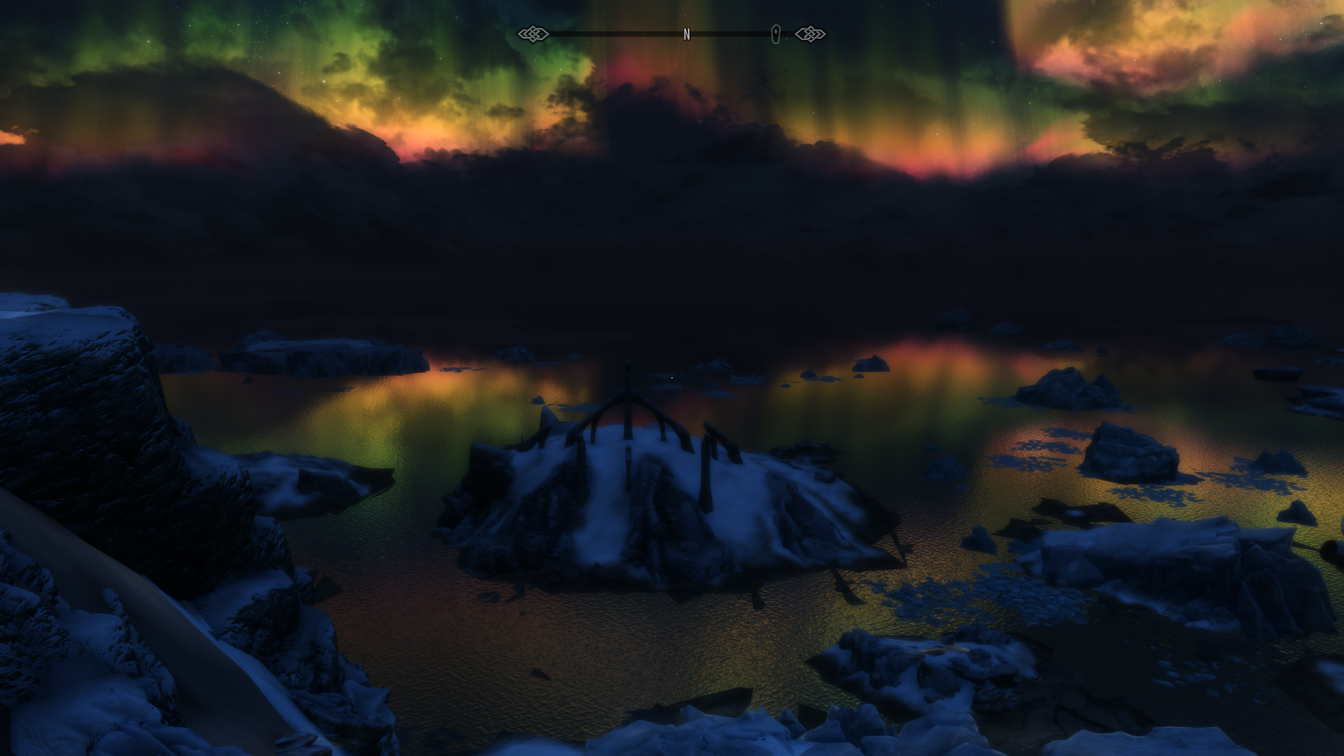Click the left decorative knot of the compass

click(x=537, y=33)
